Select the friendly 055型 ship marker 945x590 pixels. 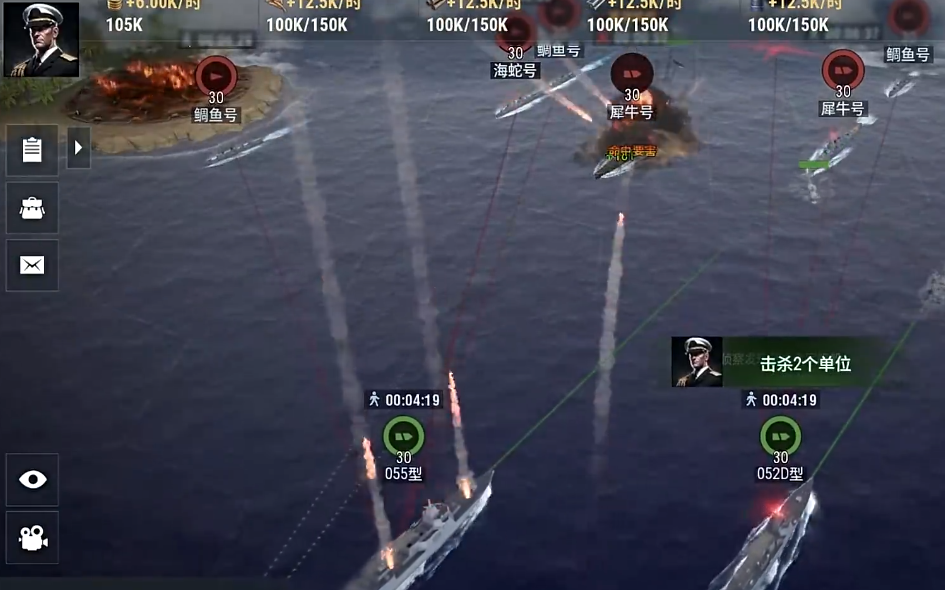403,437
